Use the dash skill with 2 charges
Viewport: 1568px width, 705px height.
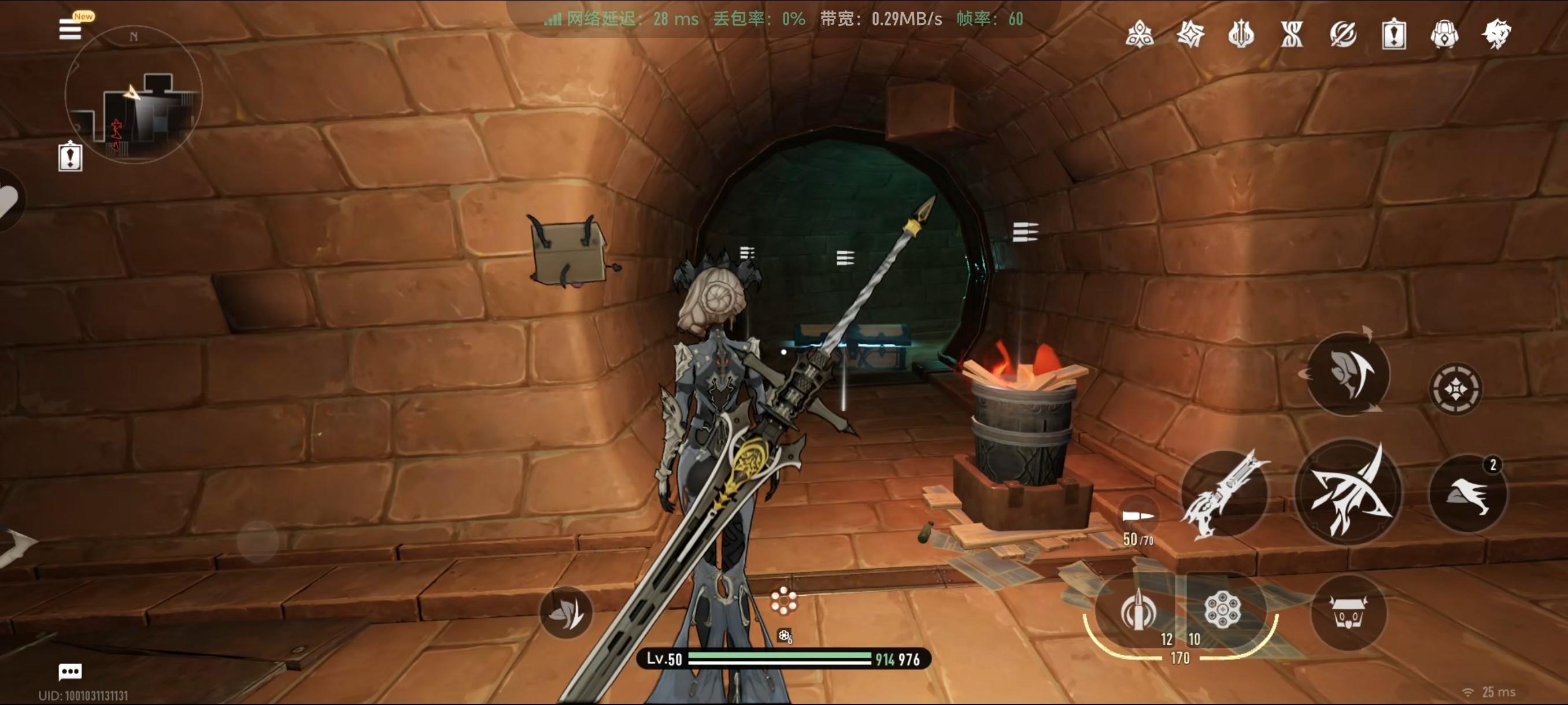point(1468,494)
